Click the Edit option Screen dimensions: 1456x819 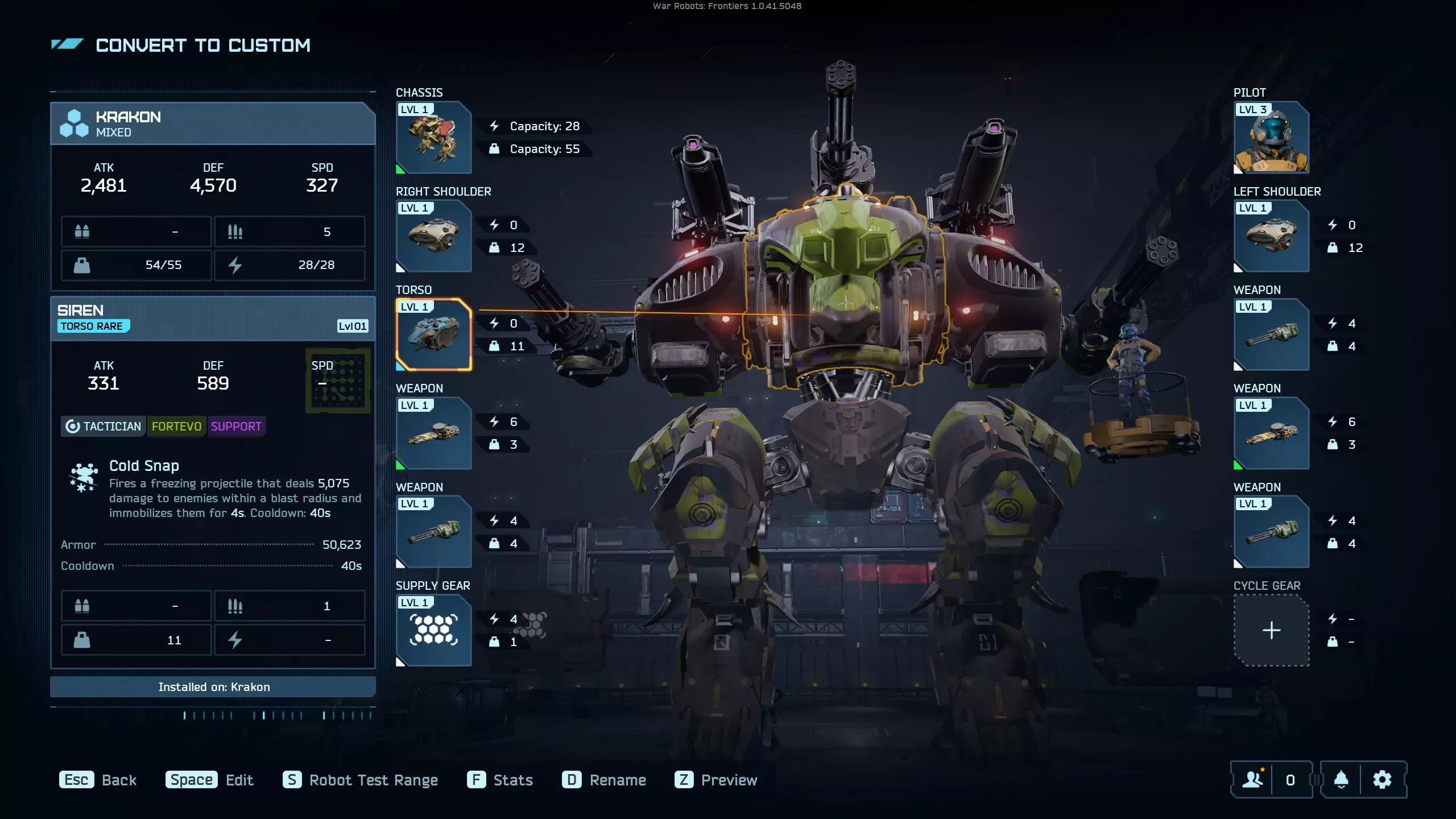[x=209, y=780]
